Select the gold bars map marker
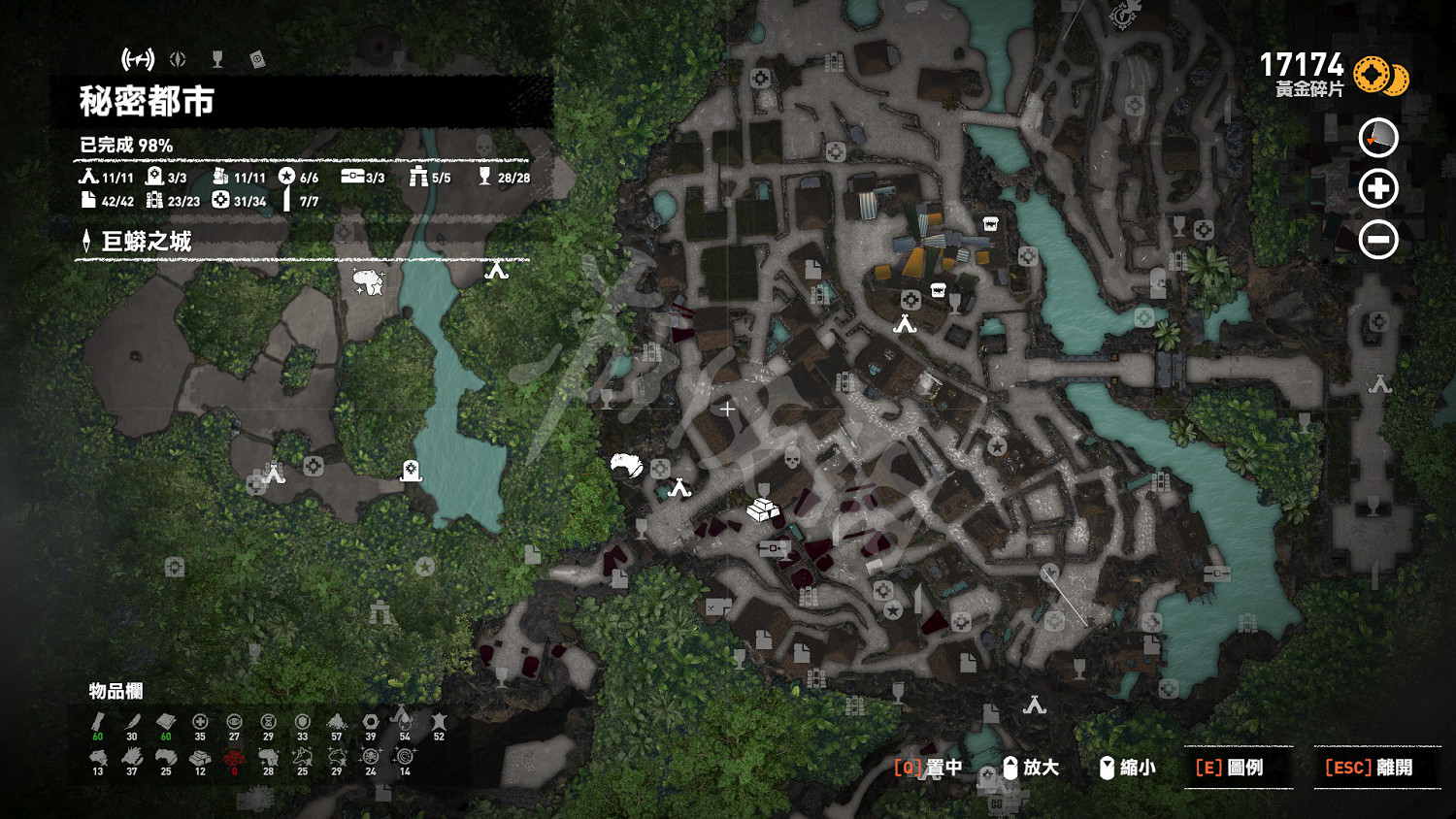The height and width of the screenshot is (819, 1456). click(763, 508)
